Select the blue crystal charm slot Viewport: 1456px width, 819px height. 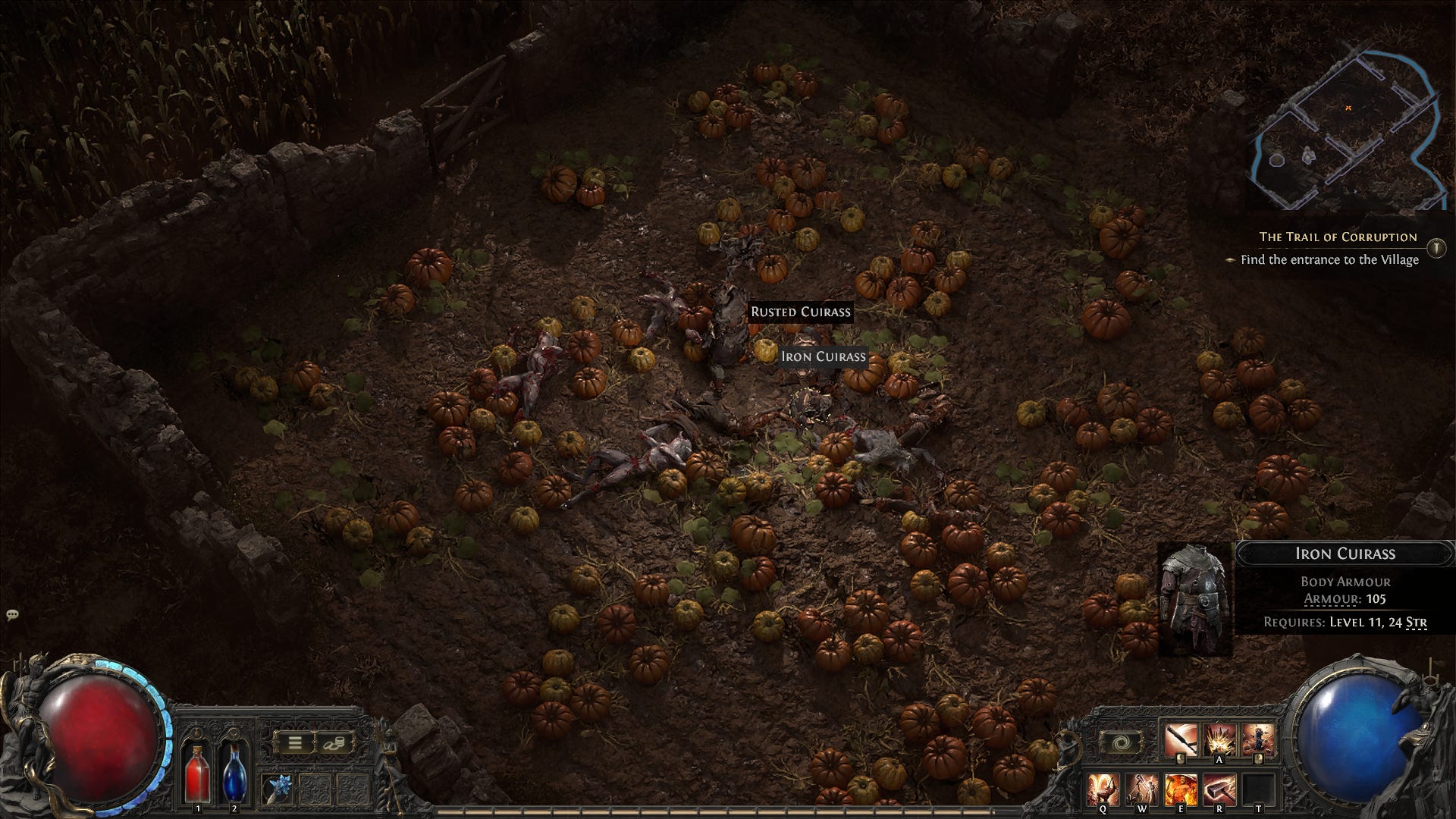(x=277, y=789)
